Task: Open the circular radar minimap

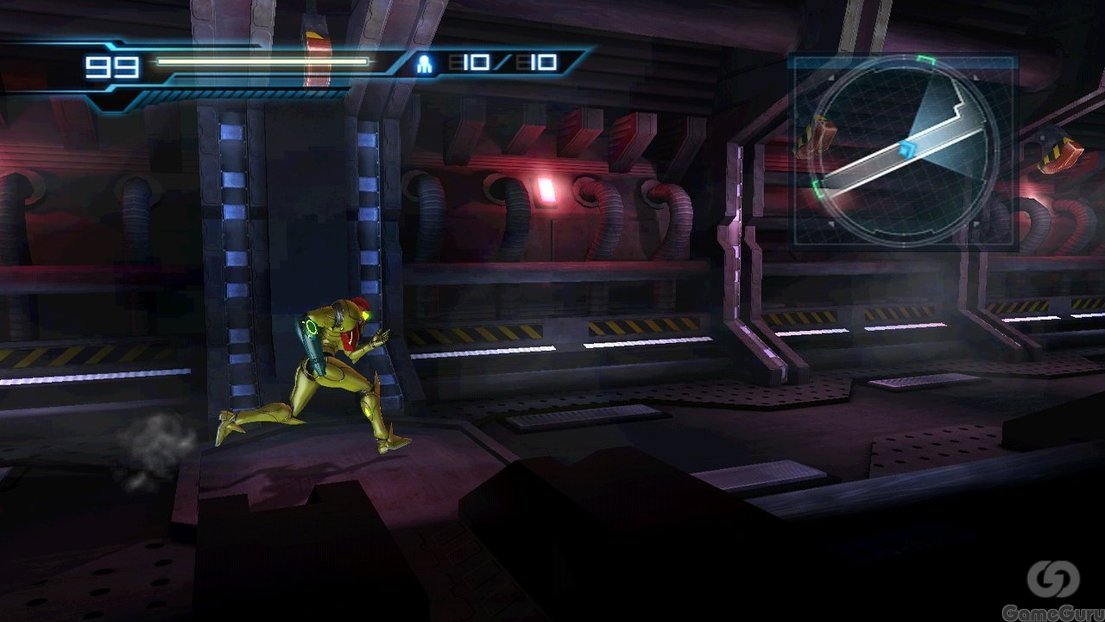Action: [906, 150]
